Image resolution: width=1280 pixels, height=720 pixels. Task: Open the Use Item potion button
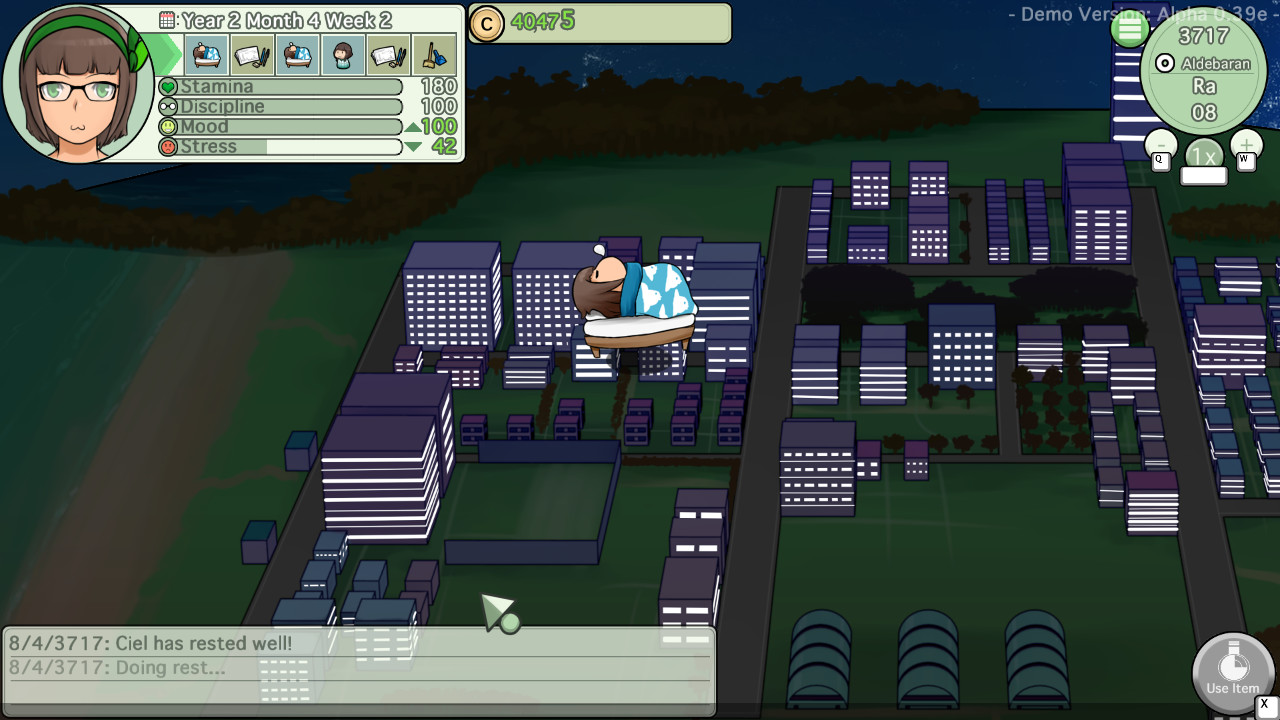pyautogui.click(x=1232, y=672)
